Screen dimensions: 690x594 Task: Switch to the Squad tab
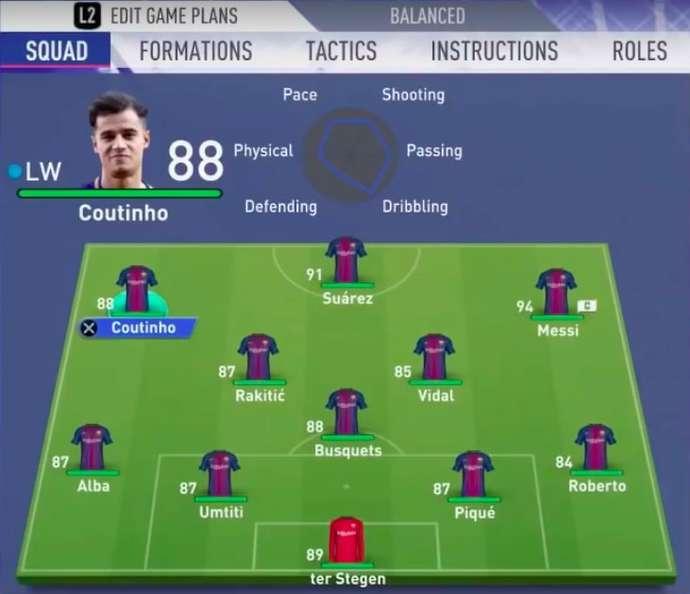click(56, 51)
